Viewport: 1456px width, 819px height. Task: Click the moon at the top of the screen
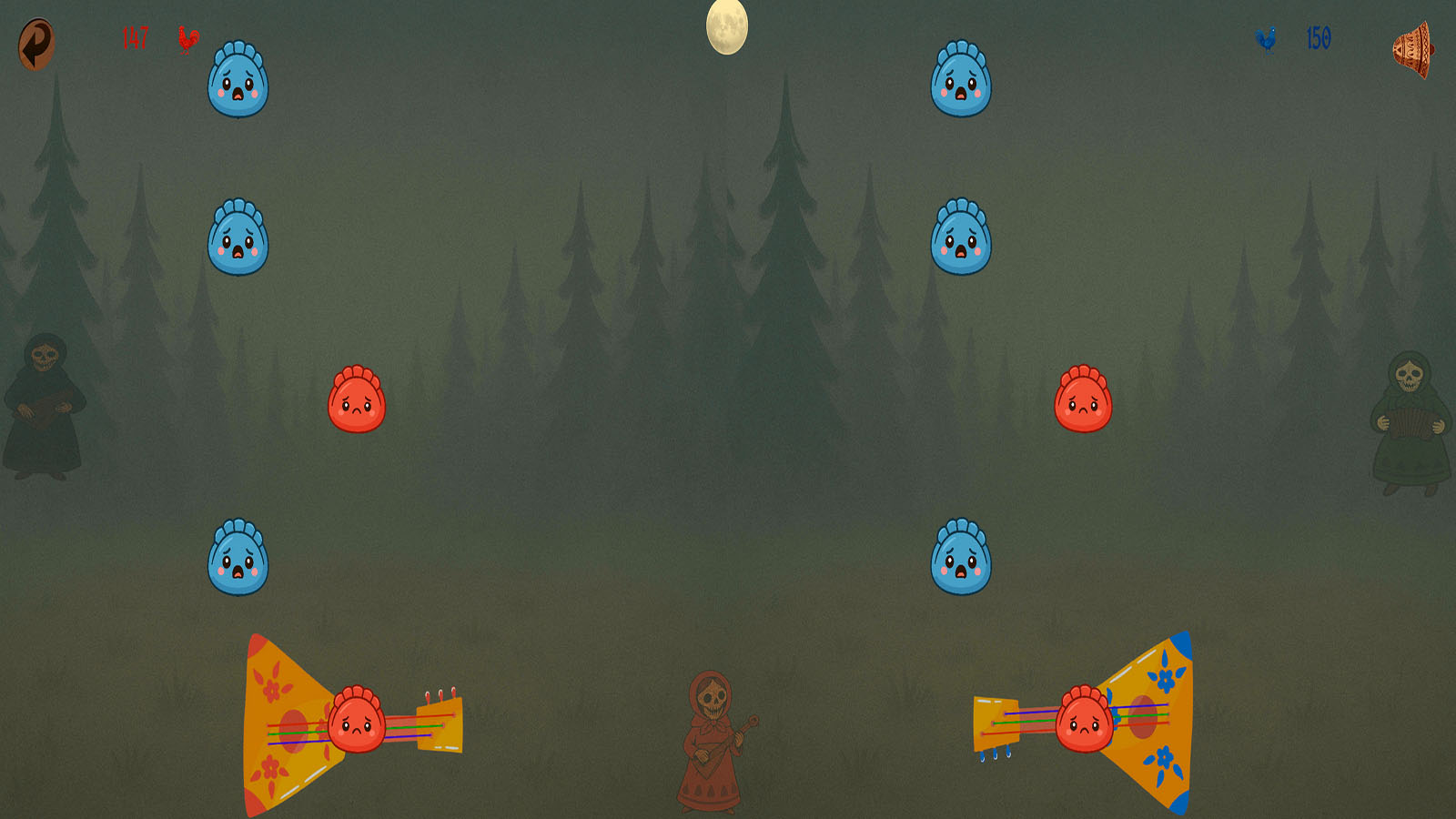click(x=726, y=25)
